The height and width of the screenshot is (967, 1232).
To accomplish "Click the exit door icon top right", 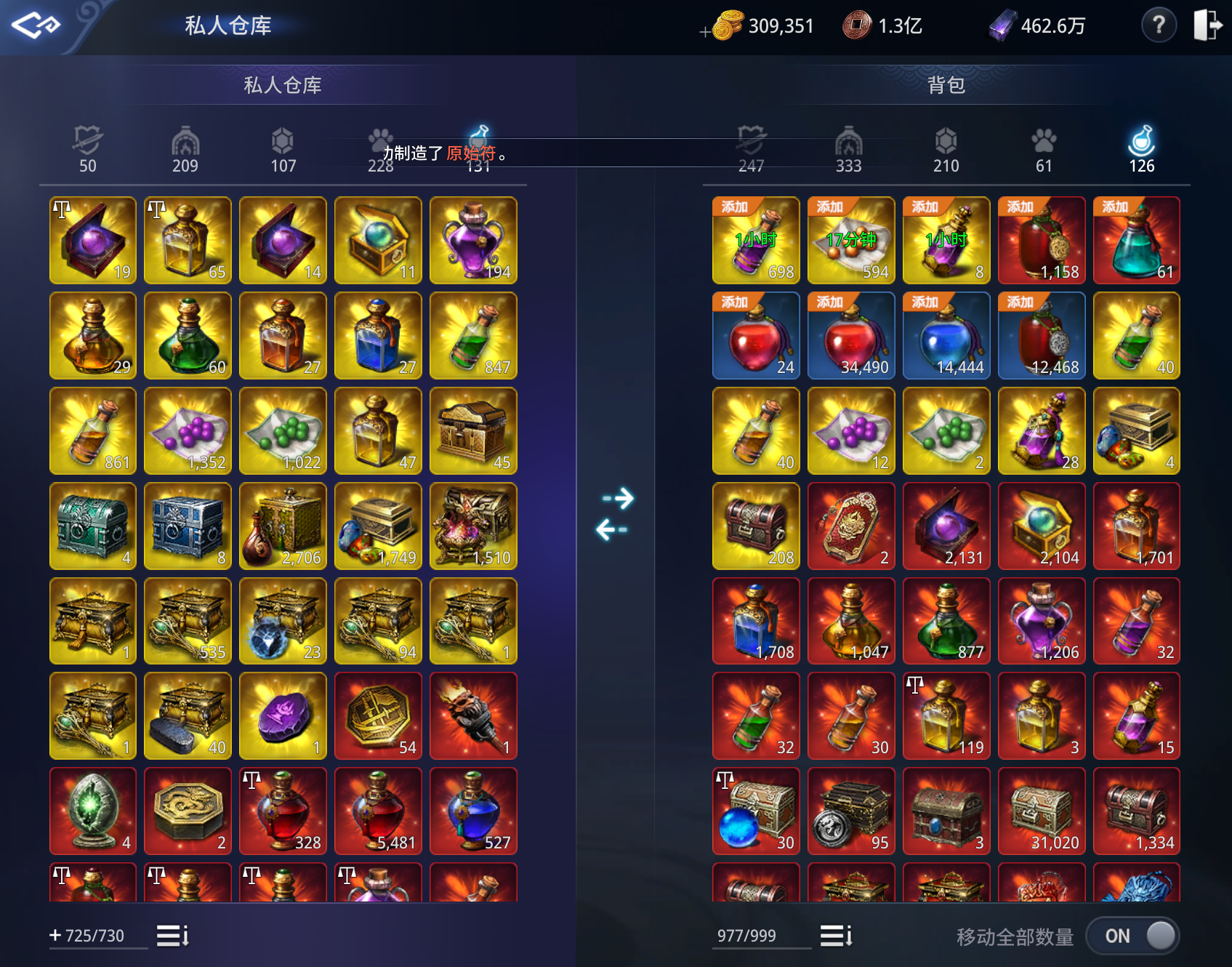I will click(1208, 25).
